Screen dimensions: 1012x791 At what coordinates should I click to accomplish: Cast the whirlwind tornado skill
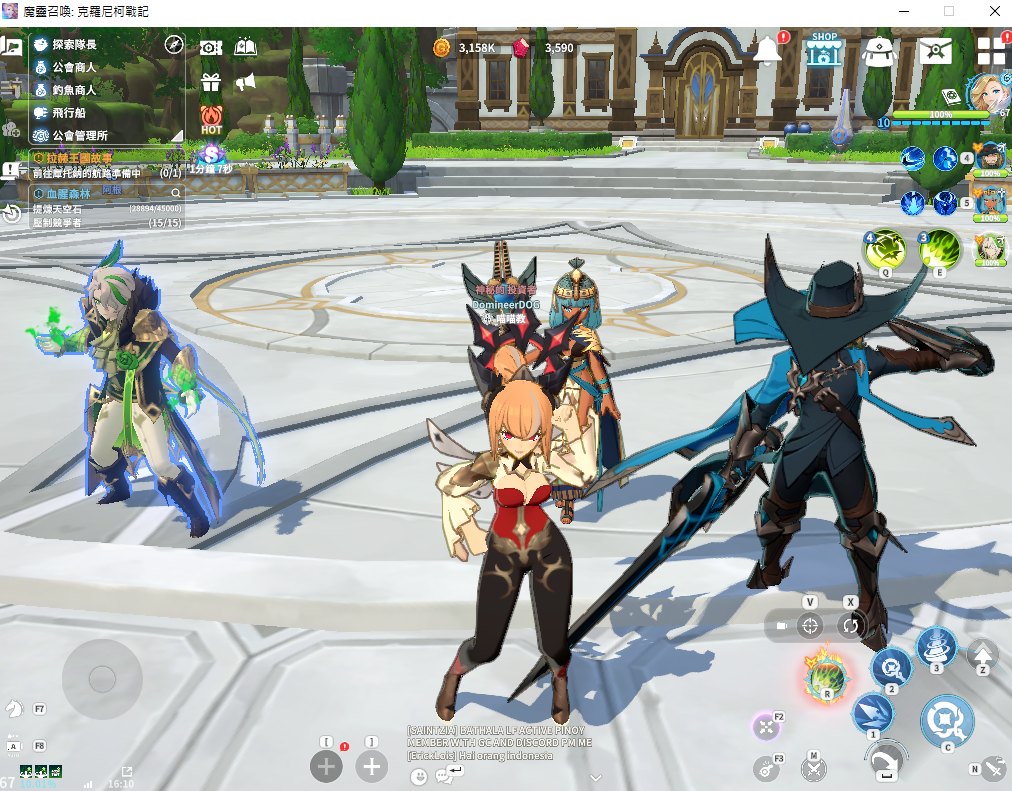pos(936,646)
